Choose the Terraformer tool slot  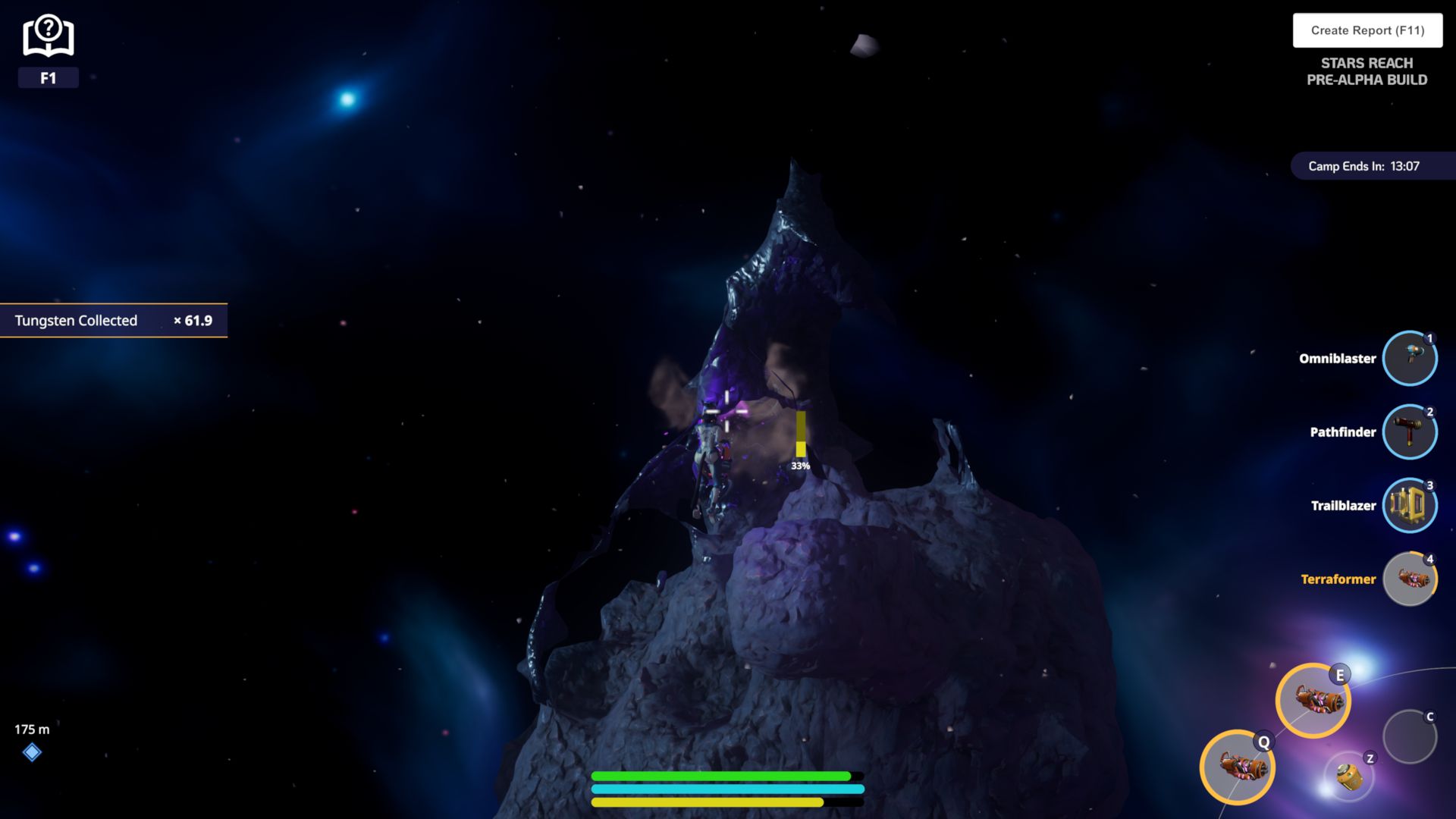[1409, 579]
